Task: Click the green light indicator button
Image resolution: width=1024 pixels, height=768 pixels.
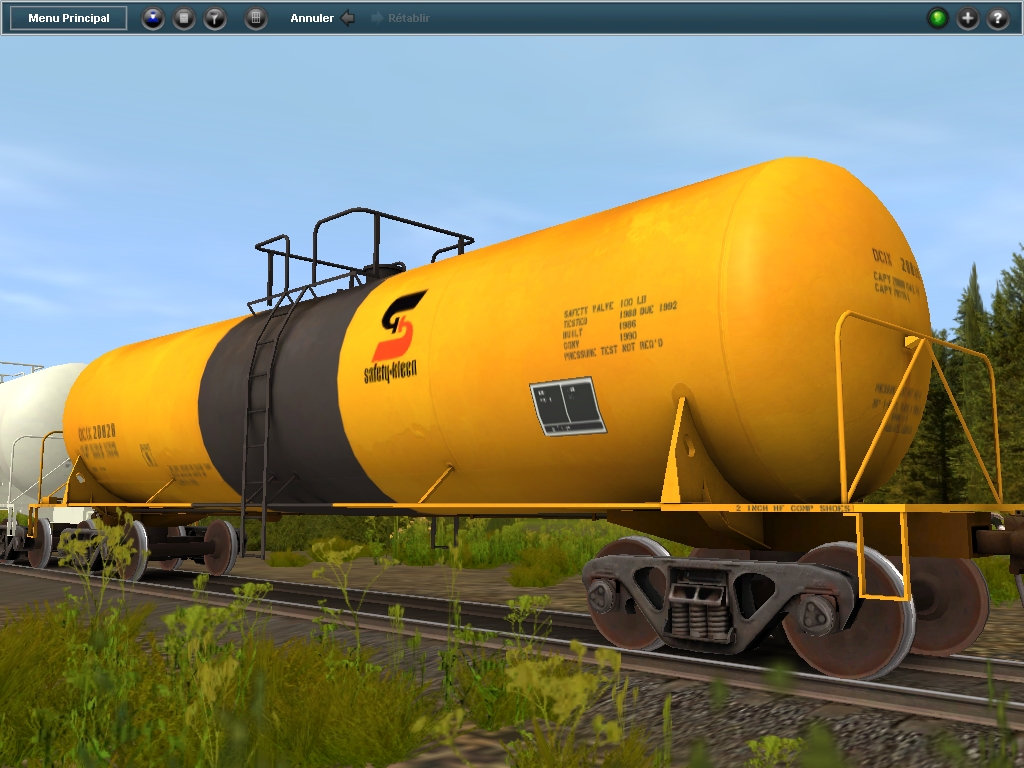Action: [x=937, y=18]
